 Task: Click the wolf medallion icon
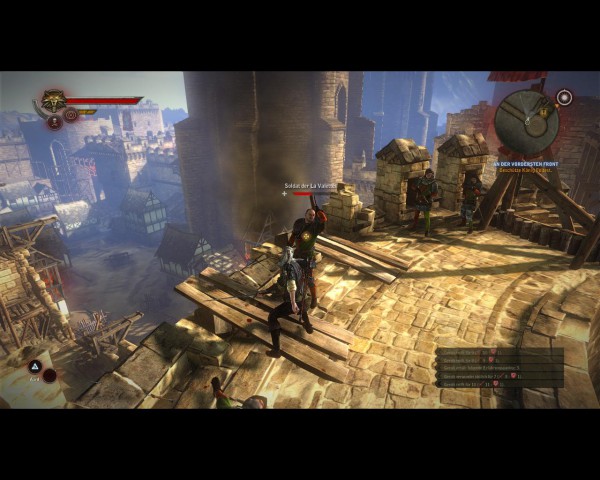click(53, 101)
